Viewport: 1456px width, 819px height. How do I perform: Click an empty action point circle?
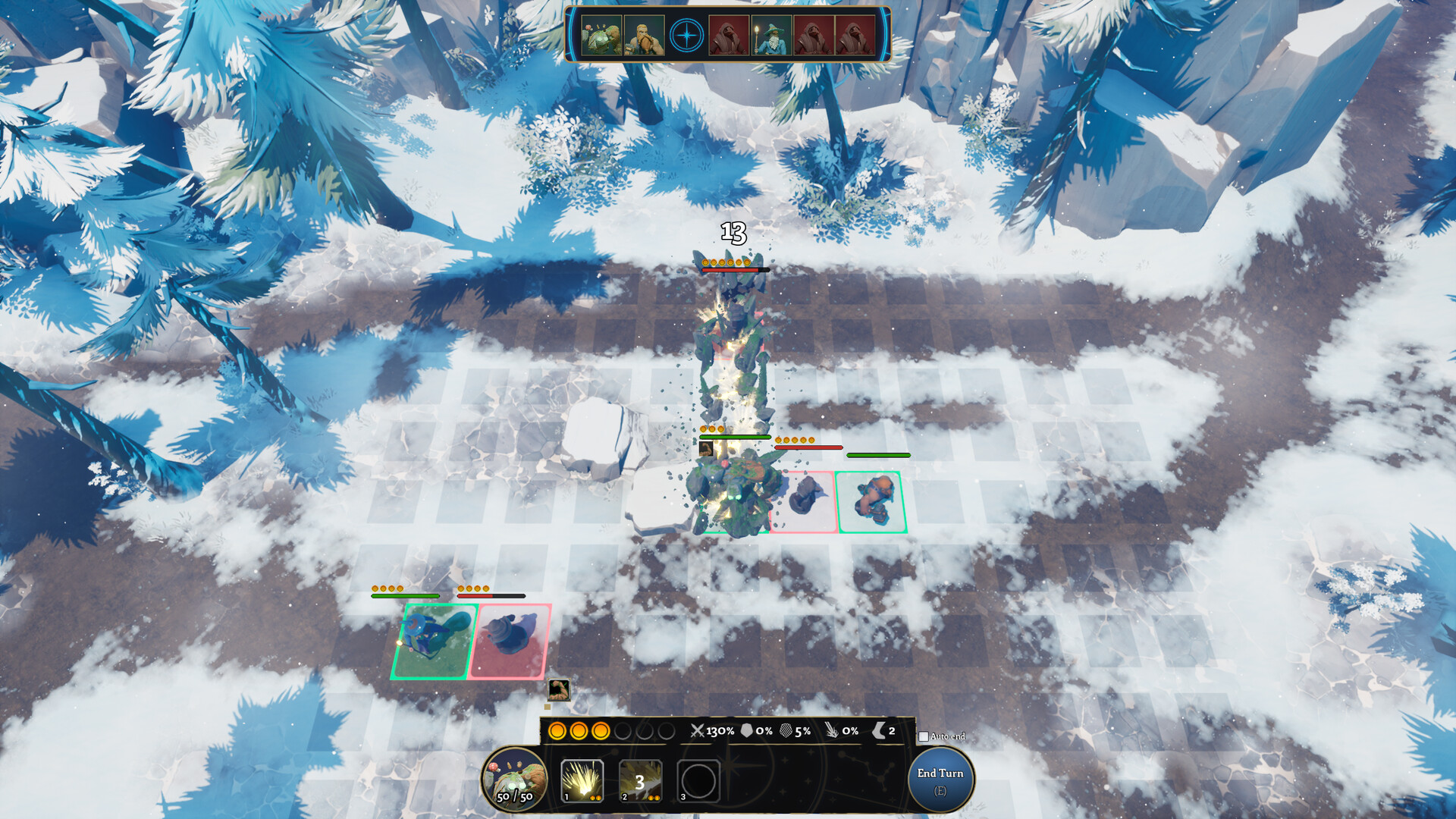tap(623, 732)
